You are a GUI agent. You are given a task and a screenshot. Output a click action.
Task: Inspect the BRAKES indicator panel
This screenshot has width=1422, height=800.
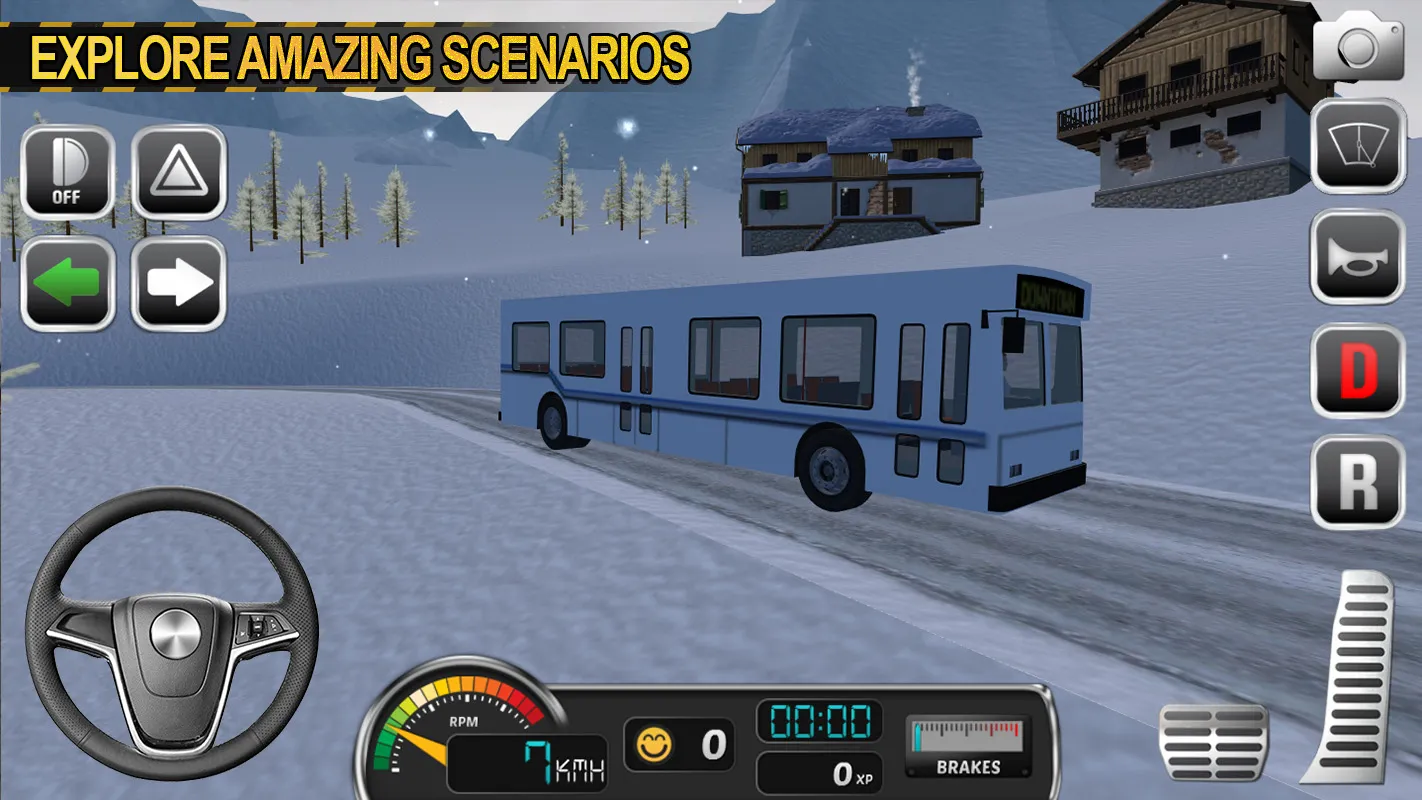coord(968,745)
